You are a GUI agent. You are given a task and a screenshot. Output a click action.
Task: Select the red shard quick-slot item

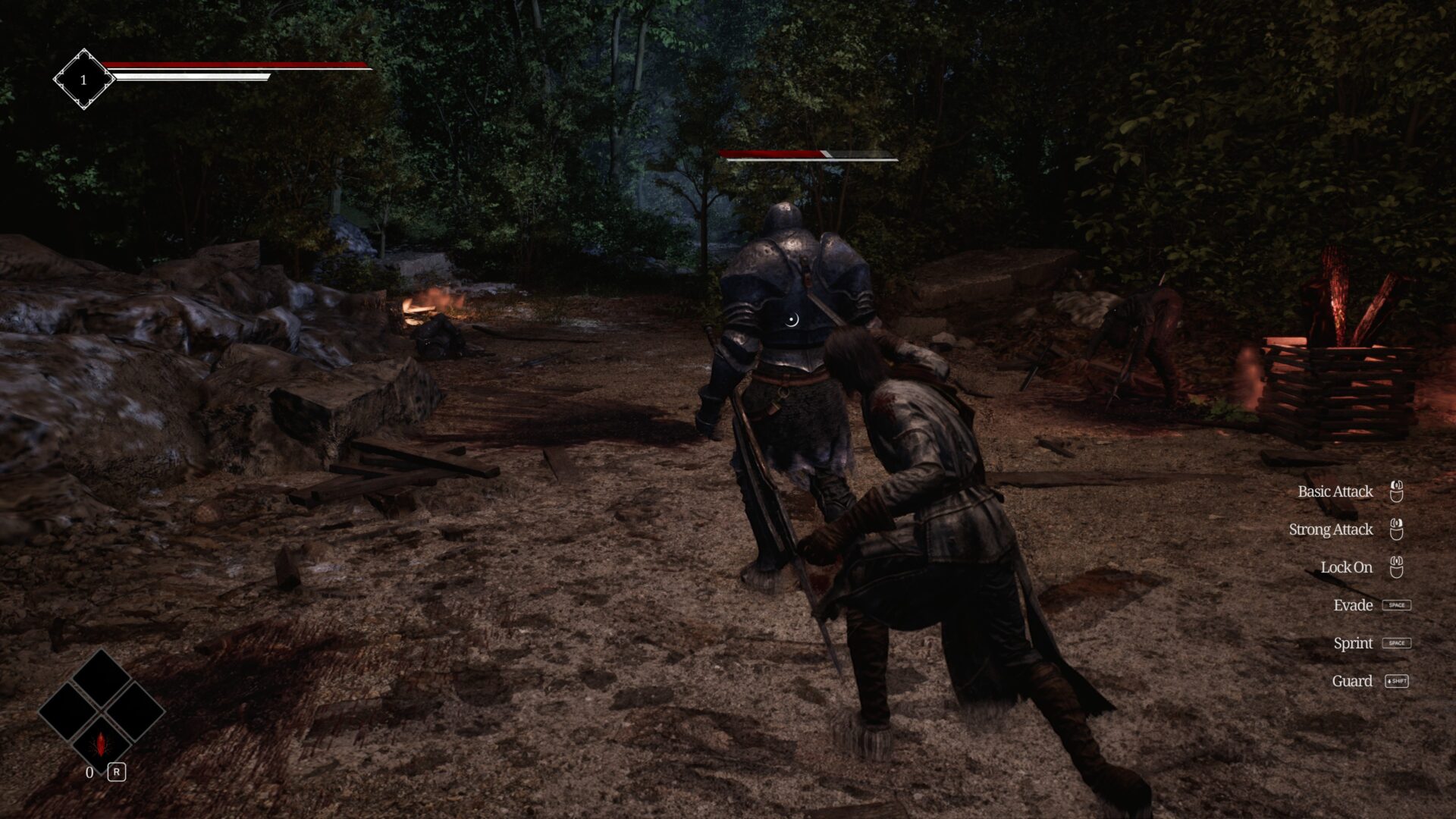tap(101, 743)
